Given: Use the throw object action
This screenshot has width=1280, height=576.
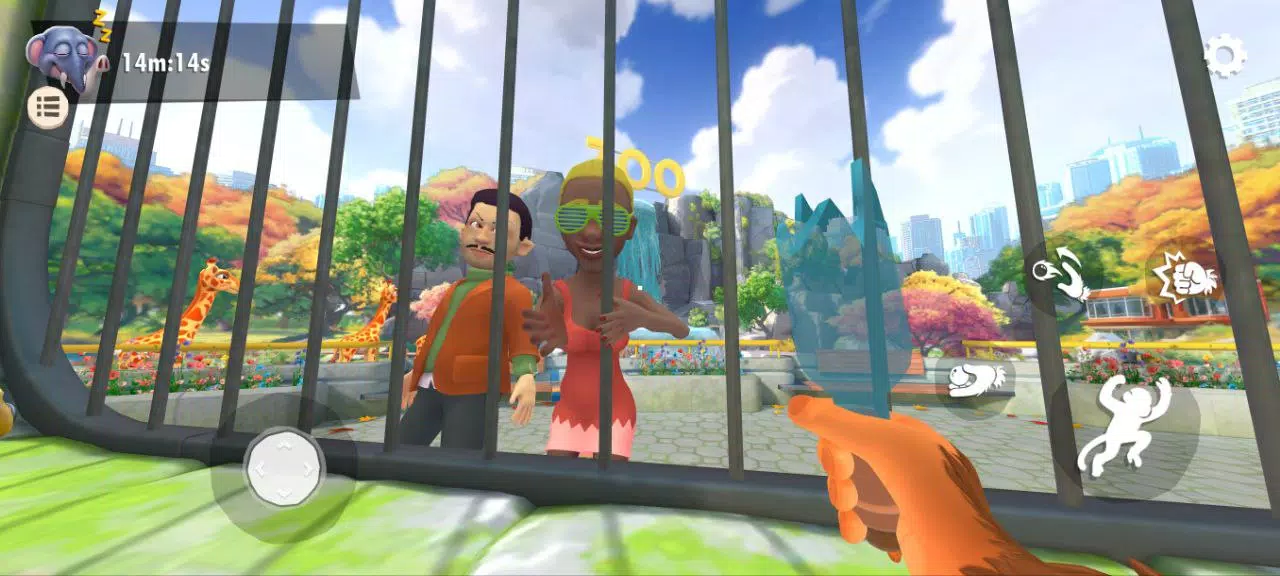Looking at the screenshot, I should [x=1058, y=273].
